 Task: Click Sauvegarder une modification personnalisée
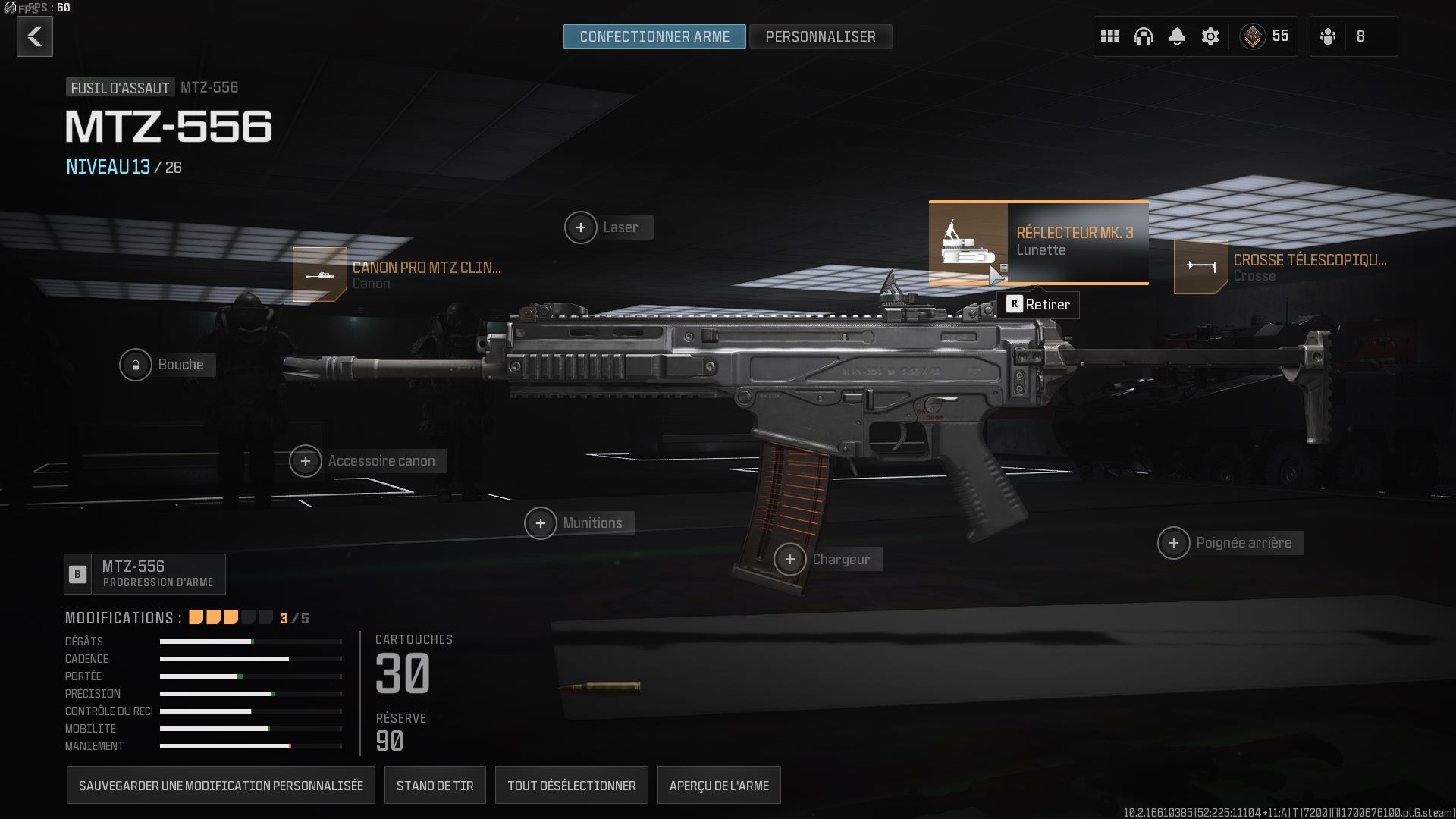pyautogui.click(x=221, y=786)
